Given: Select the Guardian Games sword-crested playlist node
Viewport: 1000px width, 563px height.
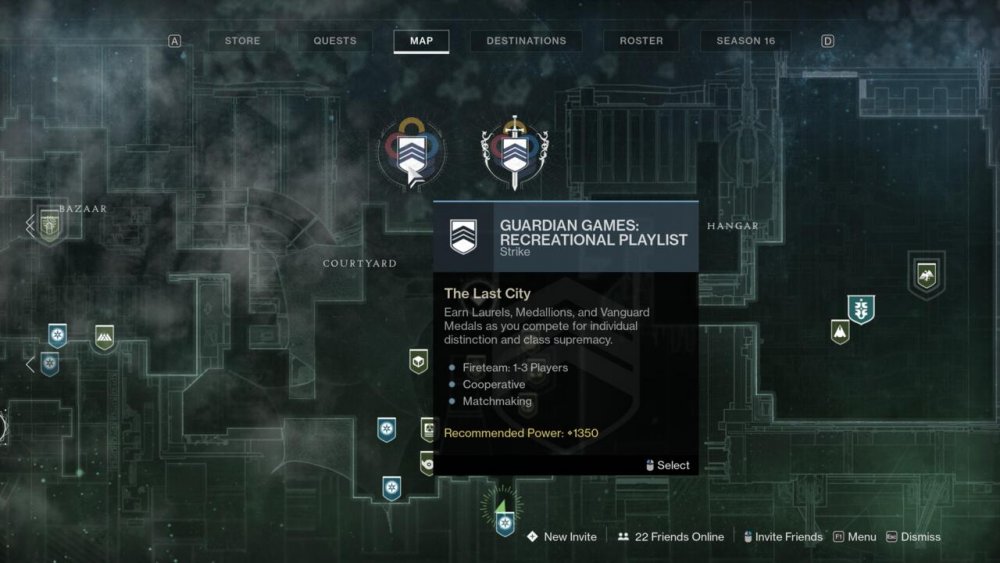Looking at the screenshot, I should click(514, 153).
